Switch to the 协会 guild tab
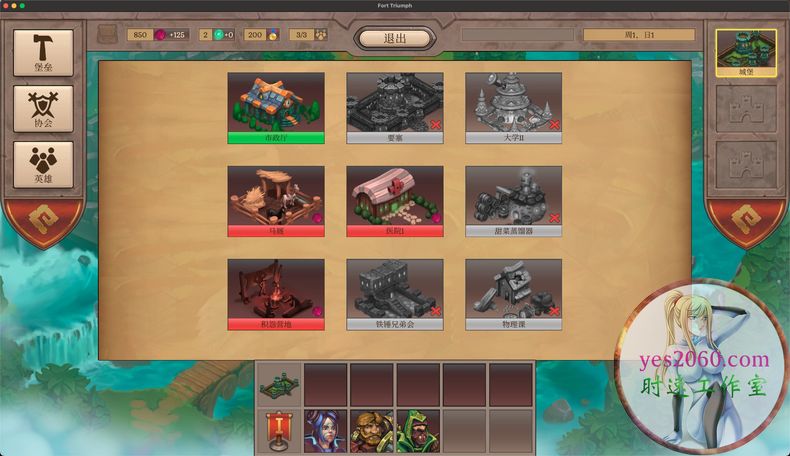This screenshot has height=456, width=790. click(43, 109)
